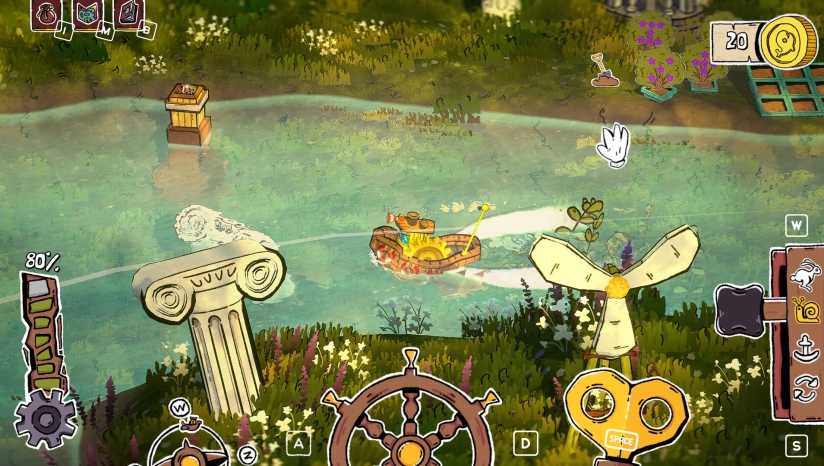Click the gold coin icon
This screenshot has height=466, width=824.
point(785,43)
